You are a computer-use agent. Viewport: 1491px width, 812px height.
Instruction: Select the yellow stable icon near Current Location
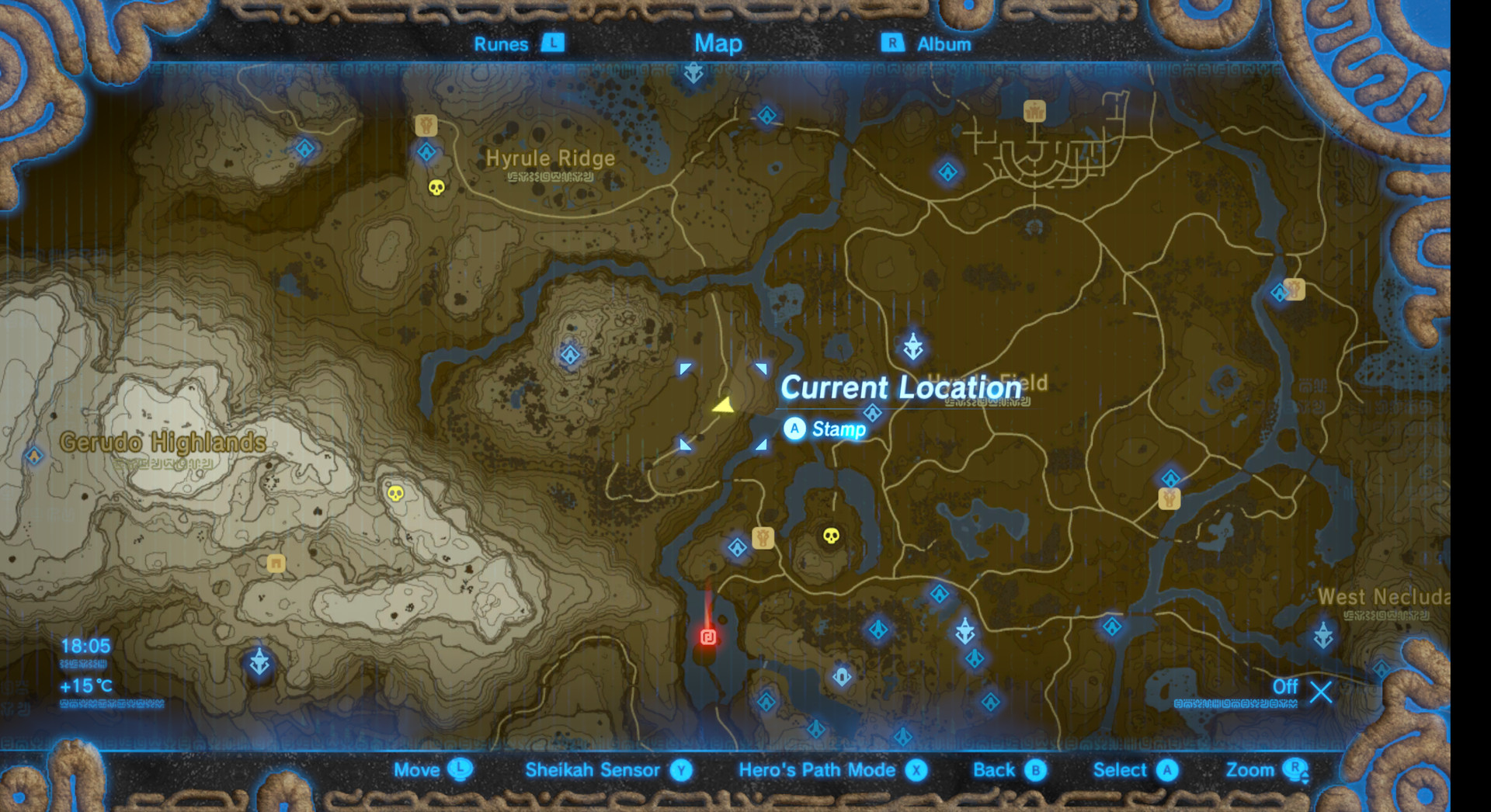click(763, 539)
